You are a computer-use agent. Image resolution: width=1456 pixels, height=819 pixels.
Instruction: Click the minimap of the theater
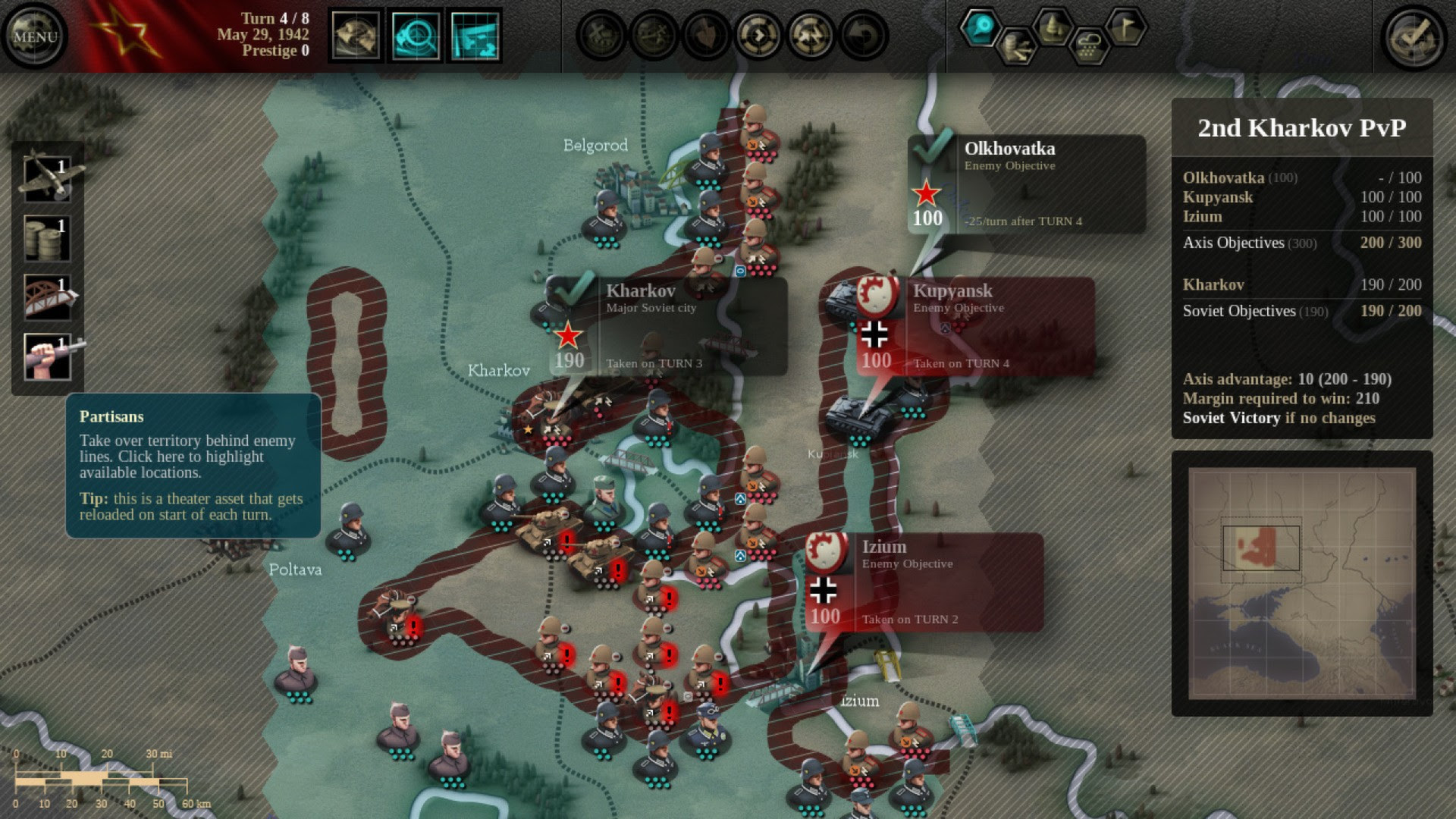click(1301, 583)
